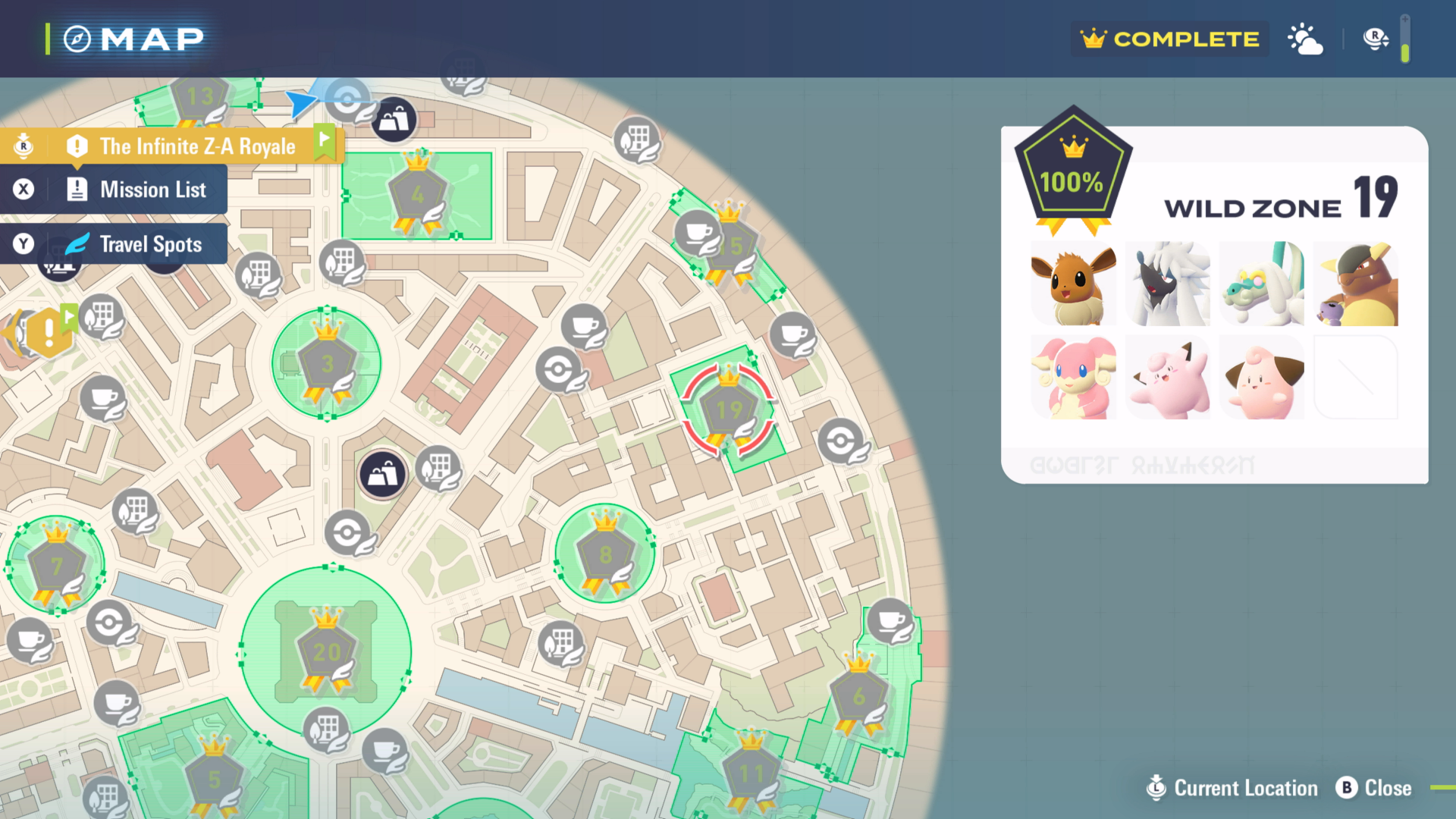Choose the Wild Zone 7 marker
1456x819 pixels.
coord(57,566)
